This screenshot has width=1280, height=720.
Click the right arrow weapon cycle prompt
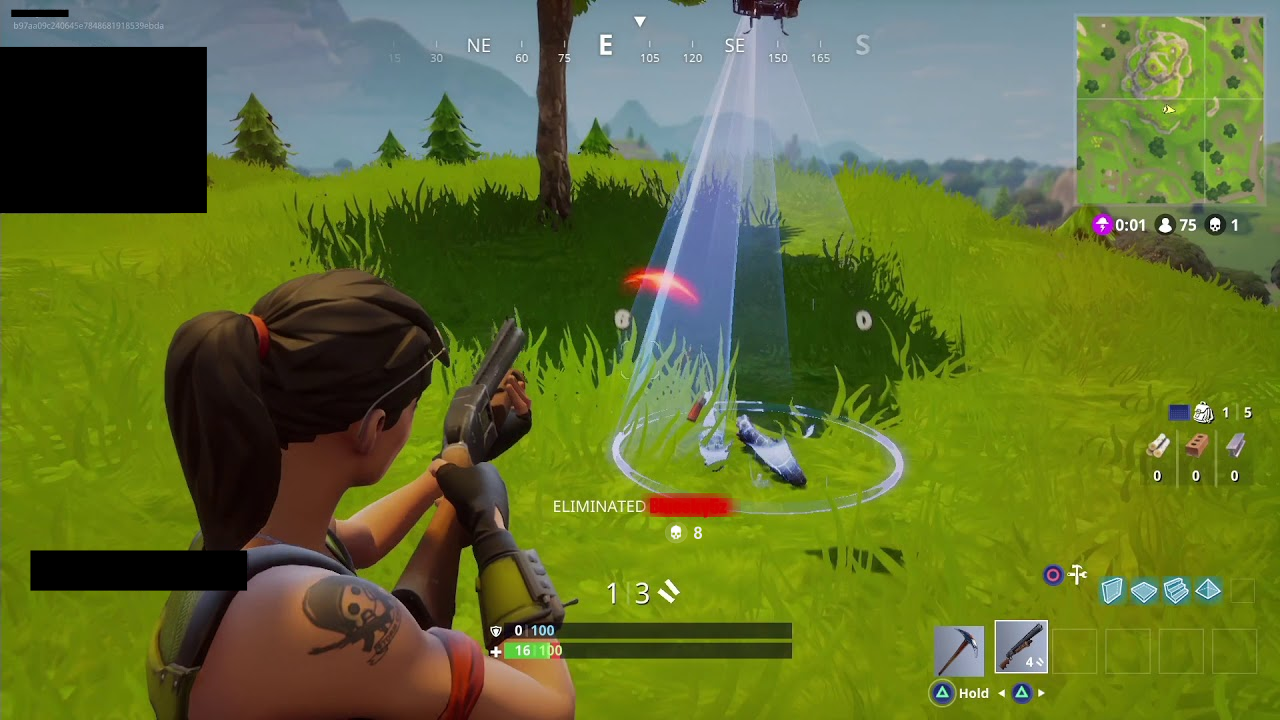click(x=1041, y=693)
